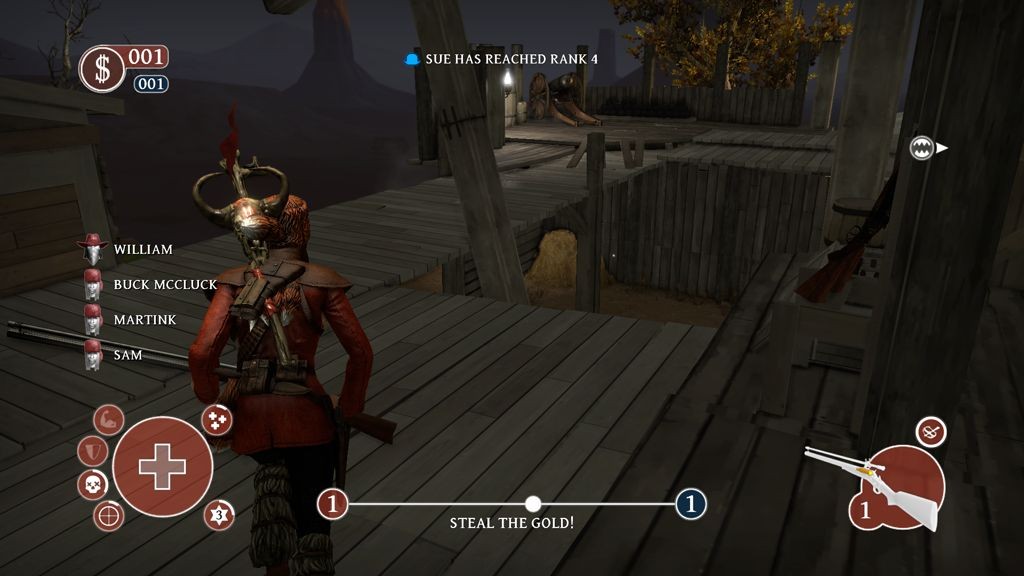
Task: Click the gold sack objective direction marker
Action: click(923, 148)
